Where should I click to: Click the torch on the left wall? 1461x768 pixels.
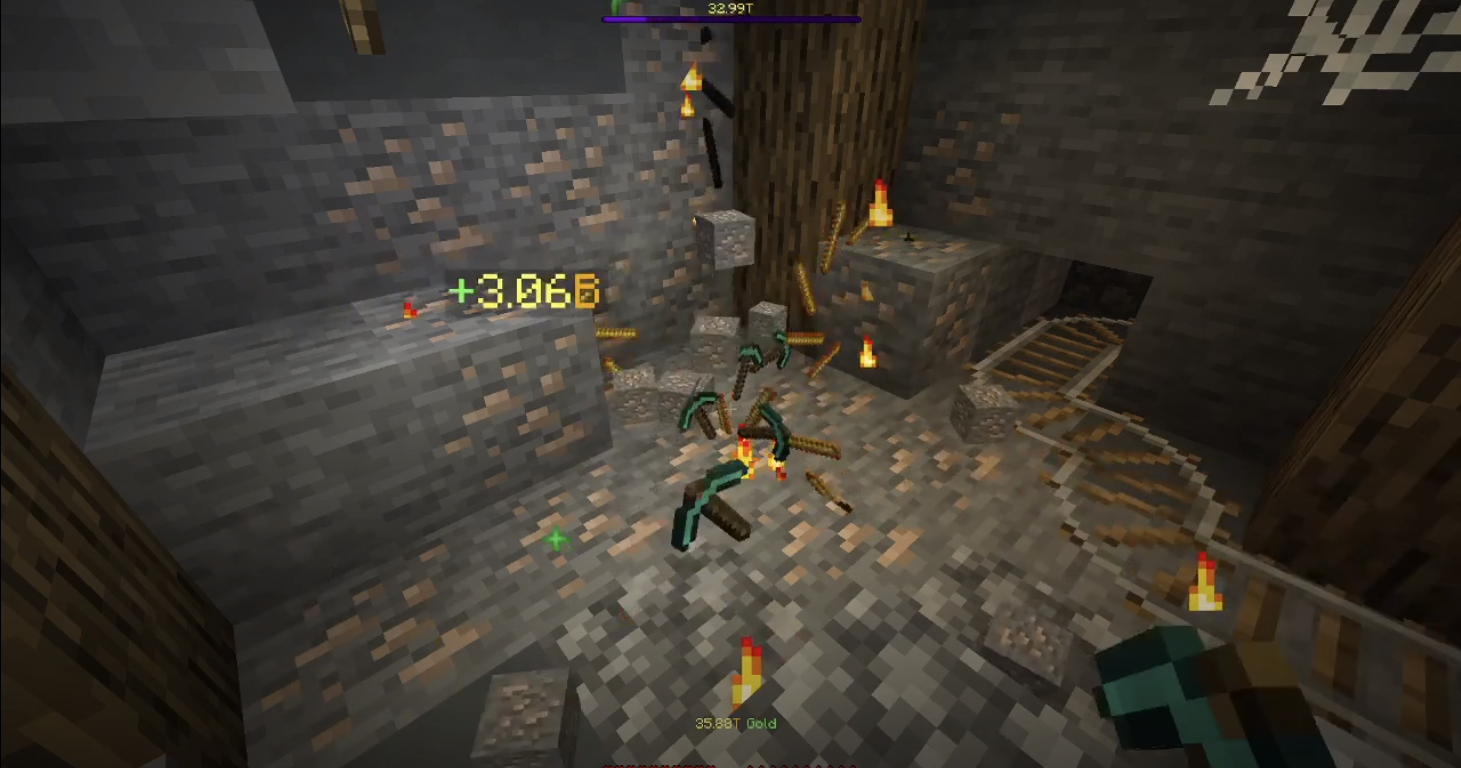pyautogui.click(x=407, y=308)
